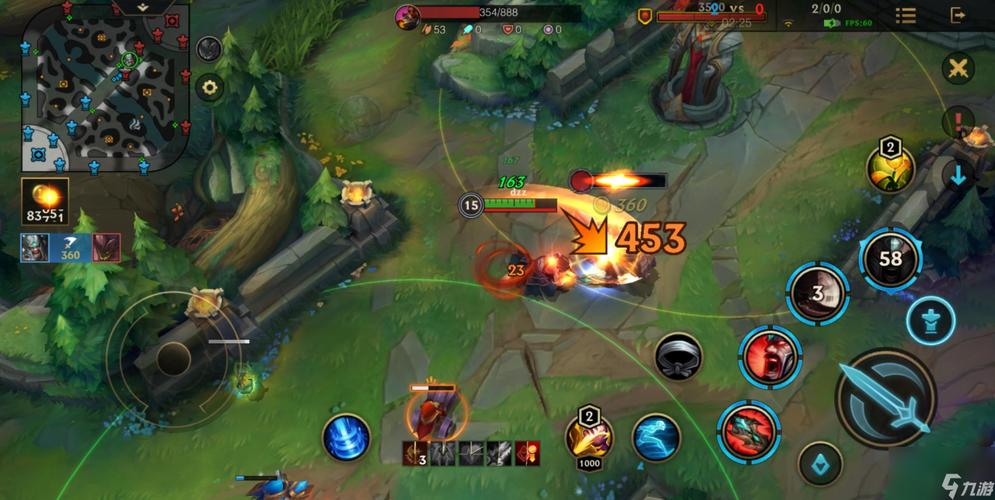Buy the suggested item costing 1000
The height and width of the screenshot is (500, 995).
click(x=589, y=437)
